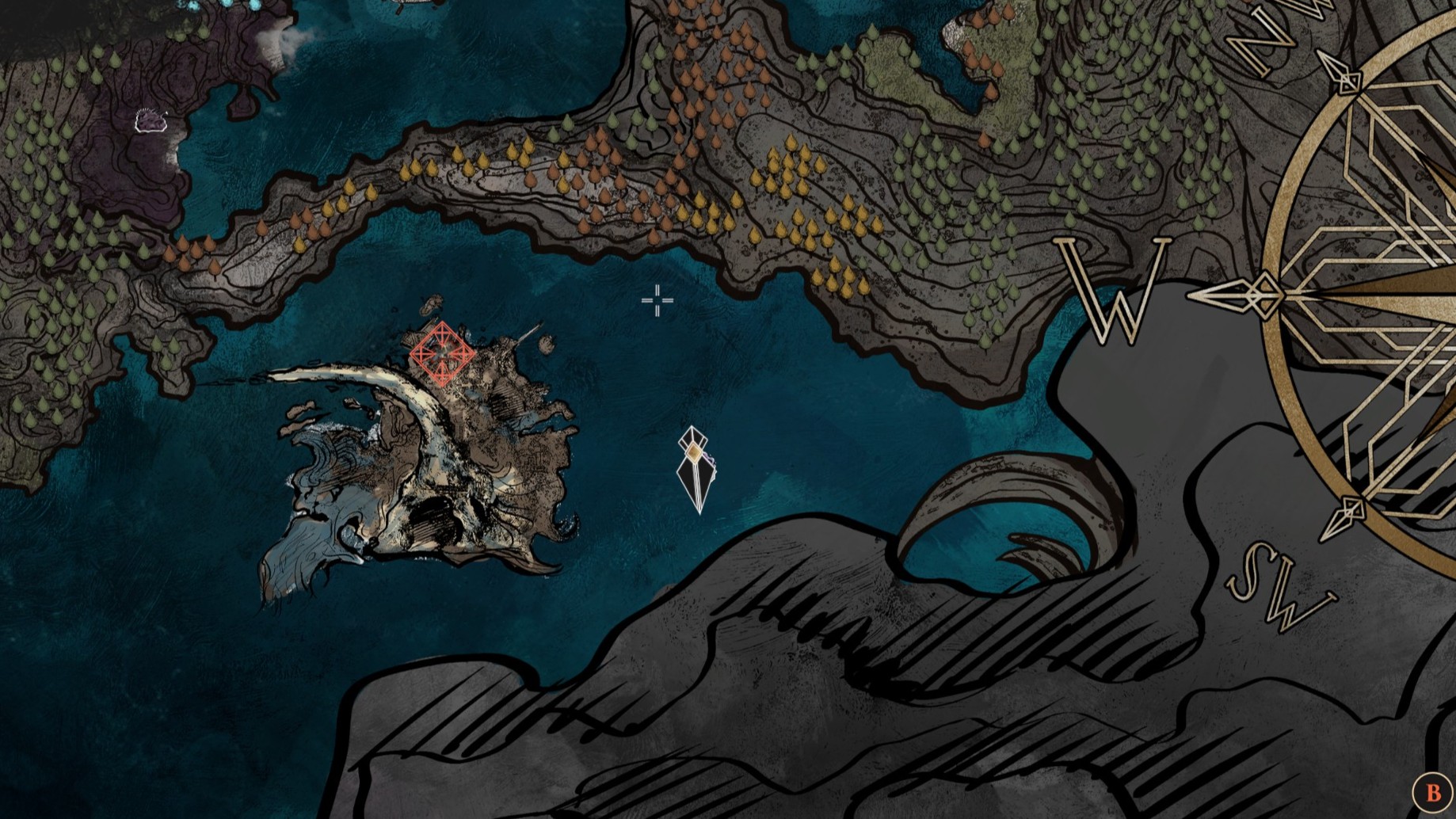
Task: Select the red diamond objective marker
Action: tap(442, 354)
